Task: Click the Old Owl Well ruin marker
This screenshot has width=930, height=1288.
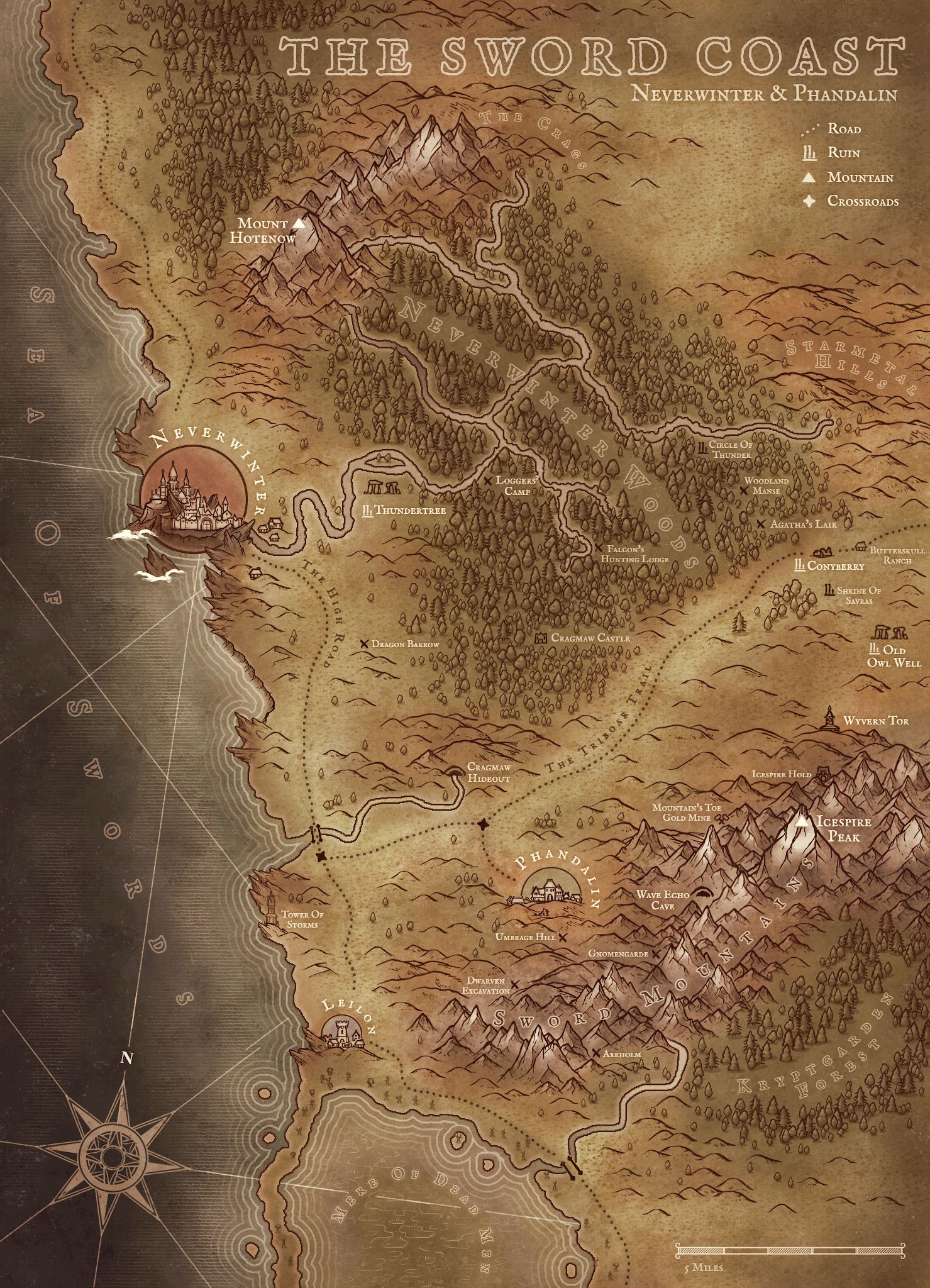Action: 874,648
